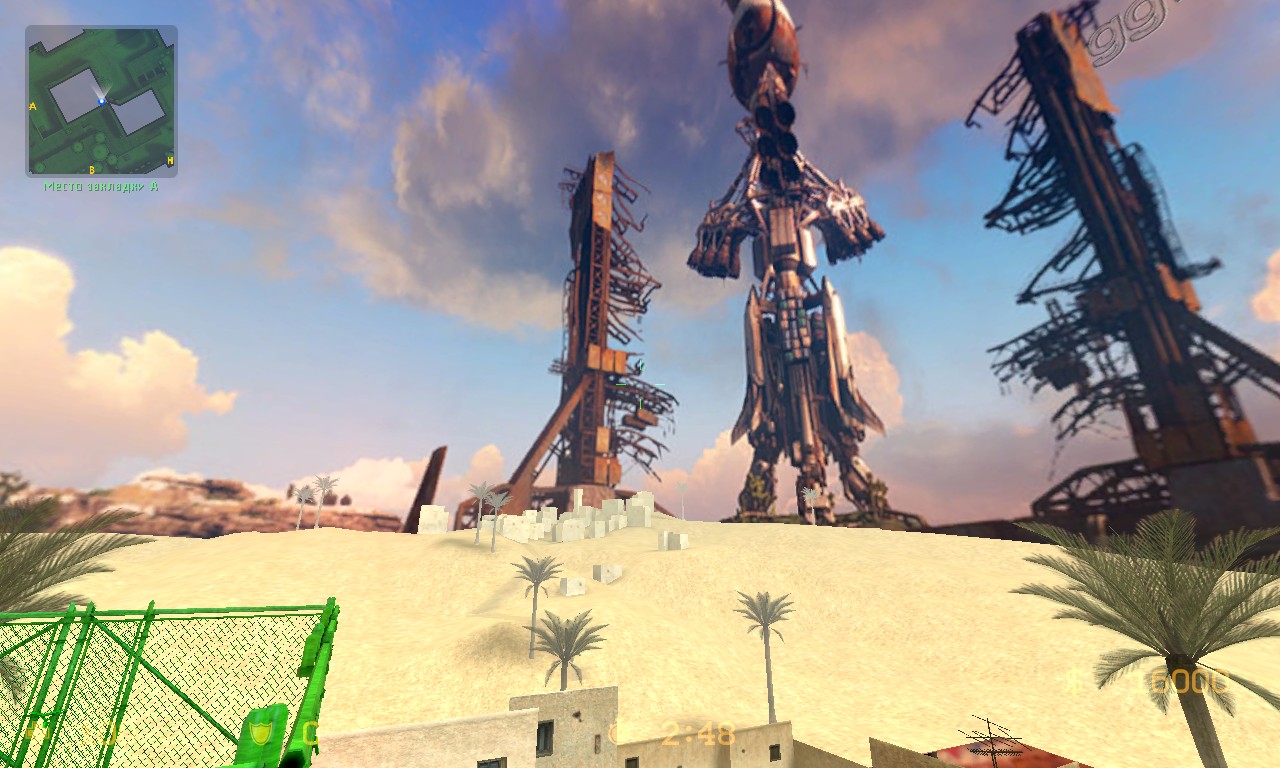Click the radar minimap
The width and height of the screenshot is (1280, 768).
[x=101, y=101]
